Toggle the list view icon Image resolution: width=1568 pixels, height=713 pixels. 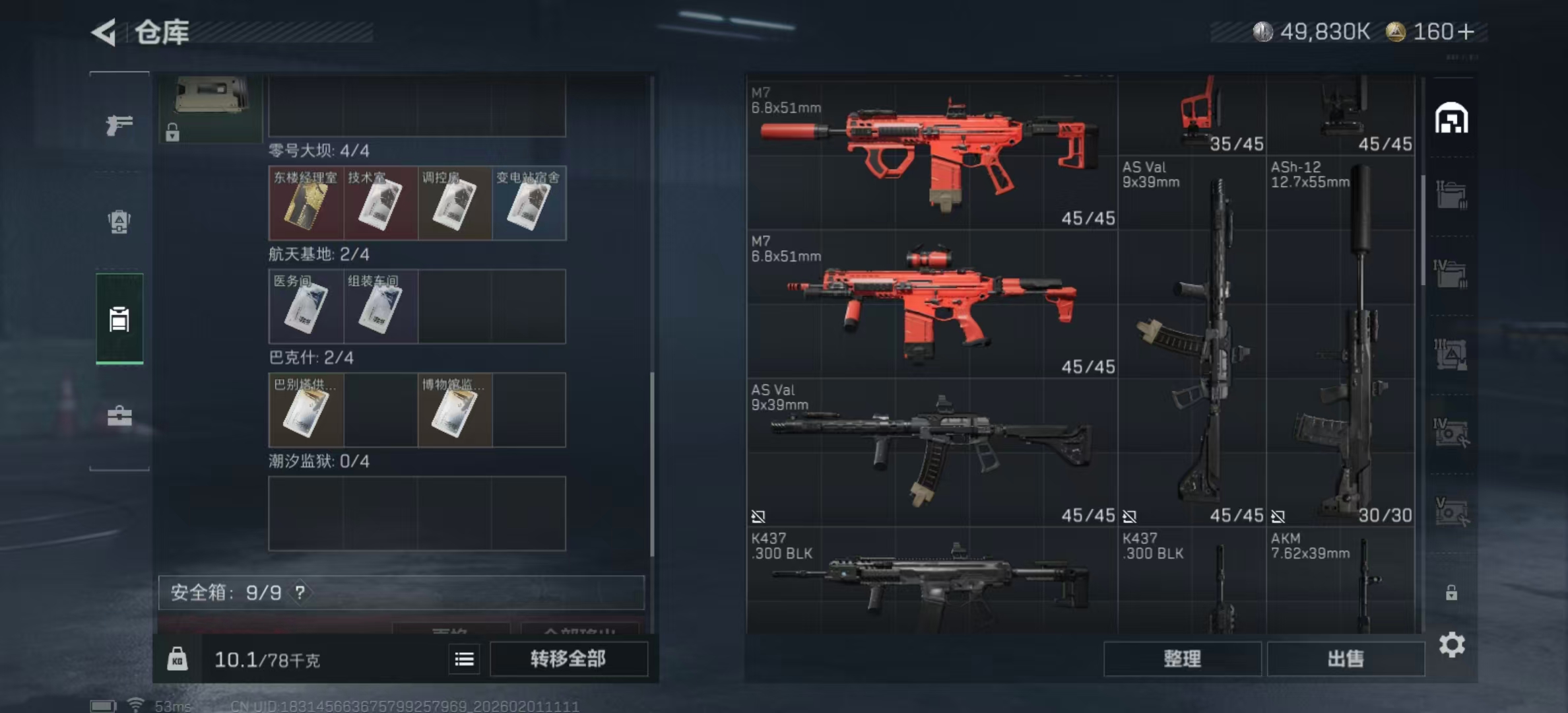point(465,659)
